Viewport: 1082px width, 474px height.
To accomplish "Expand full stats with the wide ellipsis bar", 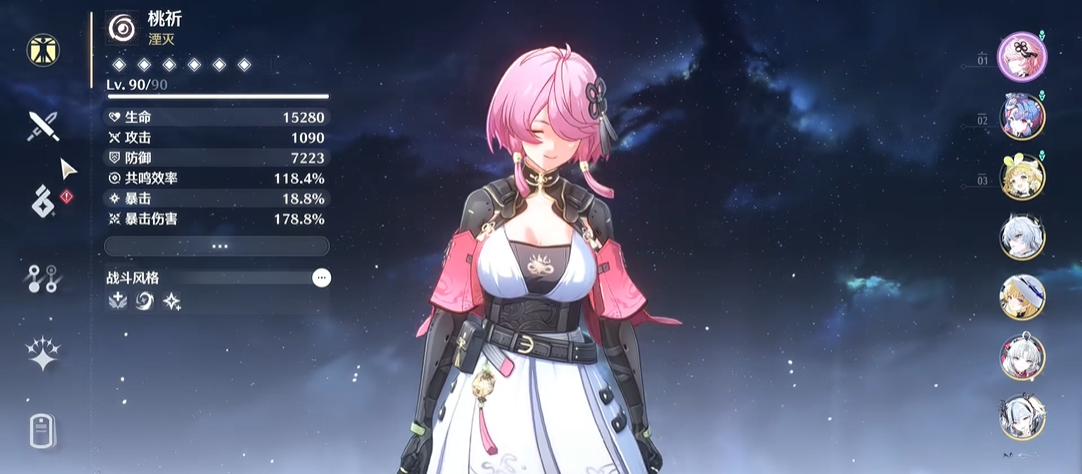I will click(x=216, y=246).
